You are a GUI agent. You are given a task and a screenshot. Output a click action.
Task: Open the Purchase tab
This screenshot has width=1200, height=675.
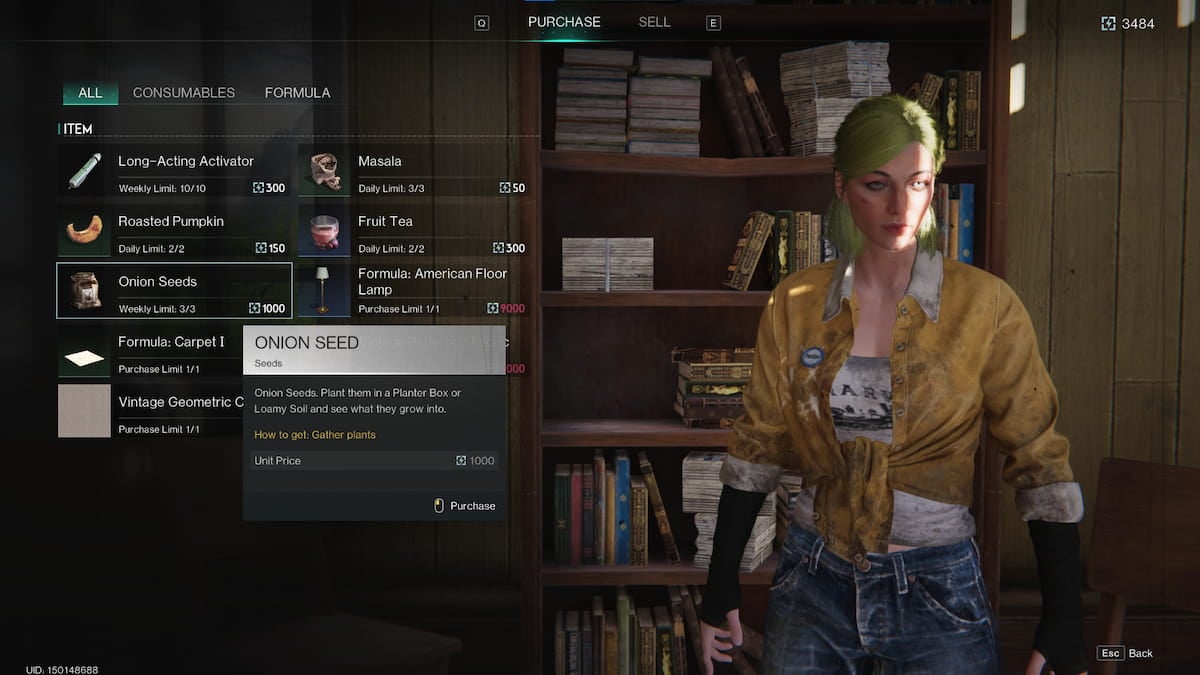[x=564, y=22]
